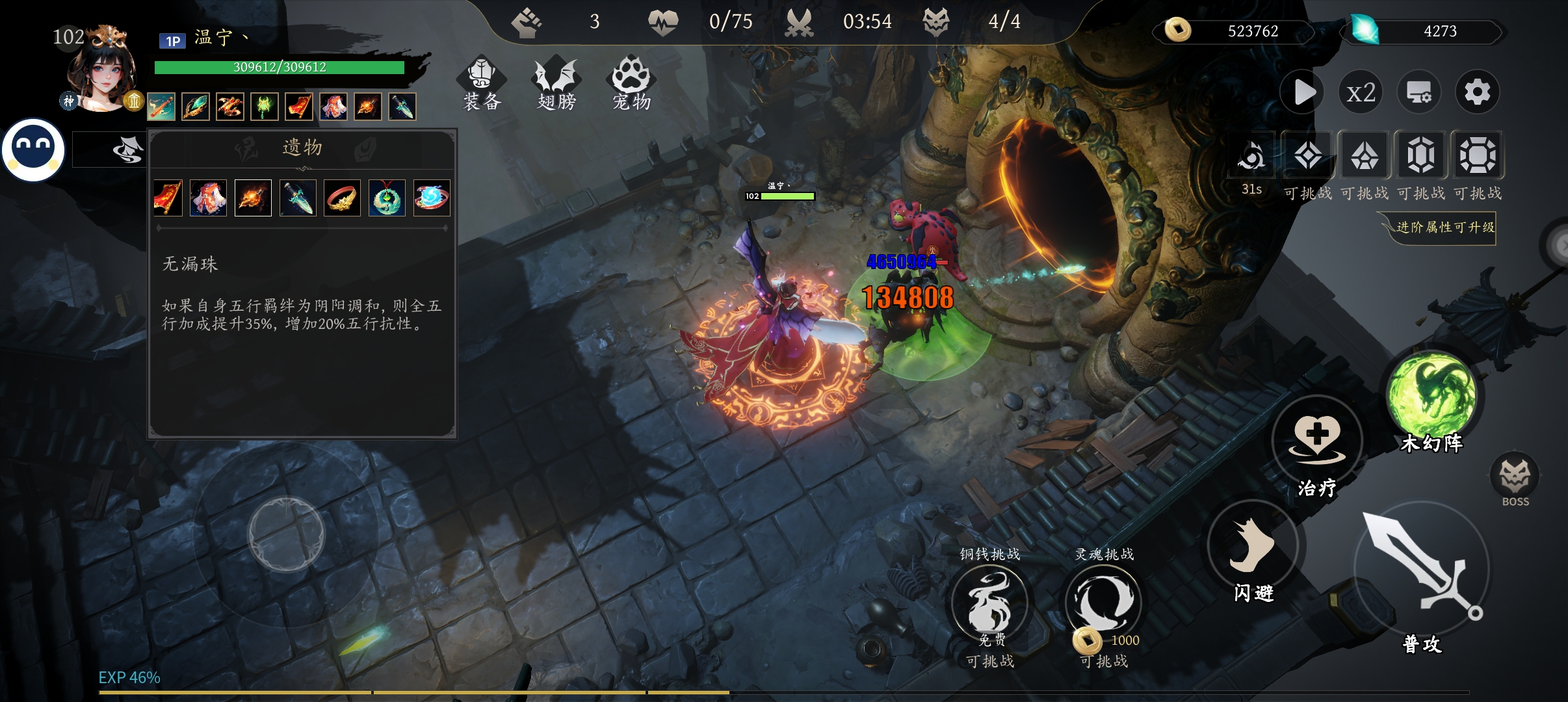Select the golden ring relic slot
The height and width of the screenshot is (702, 1568).
[x=342, y=198]
